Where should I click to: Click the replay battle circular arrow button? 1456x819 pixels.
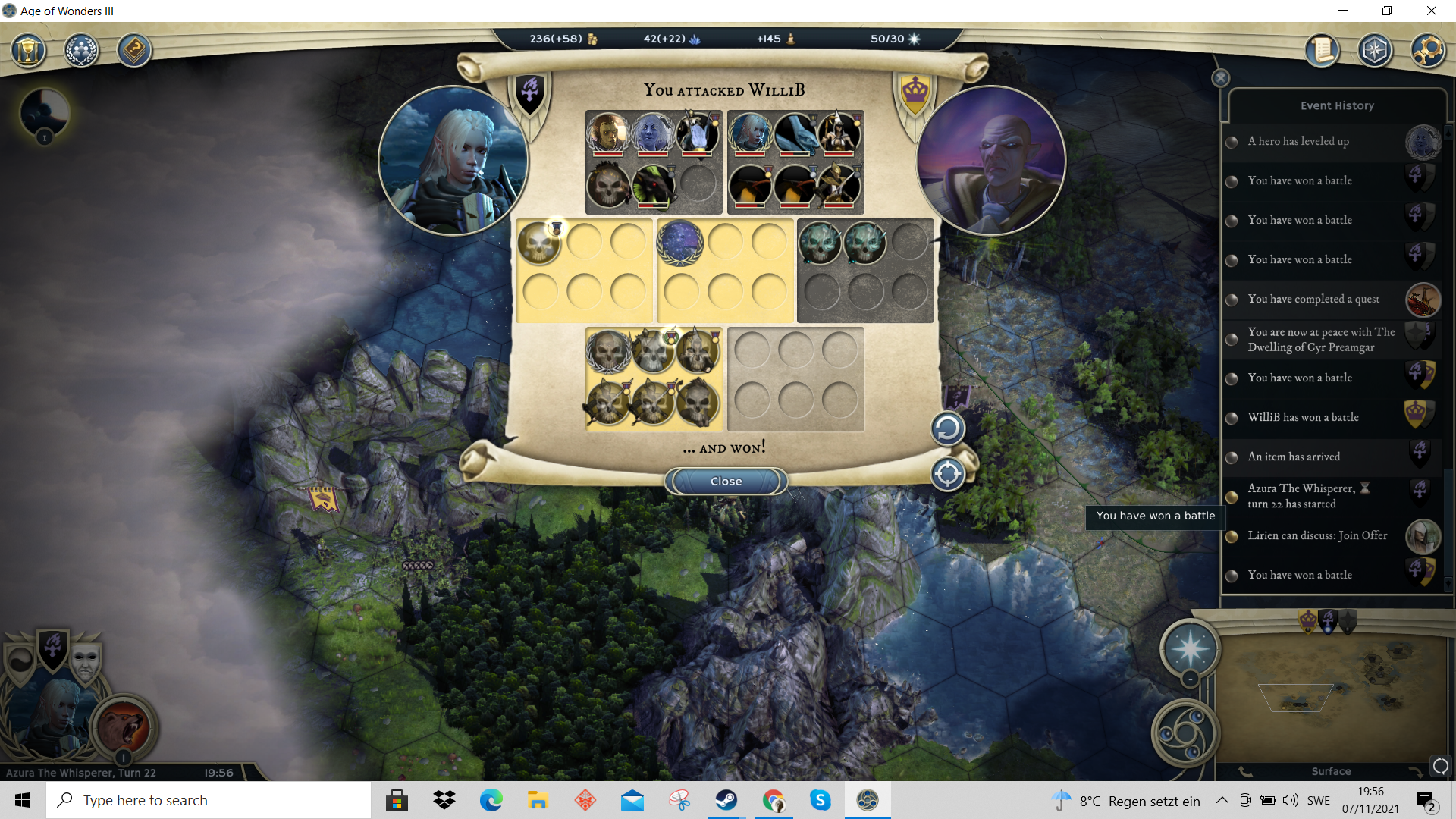pyautogui.click(x=947, y=429)
